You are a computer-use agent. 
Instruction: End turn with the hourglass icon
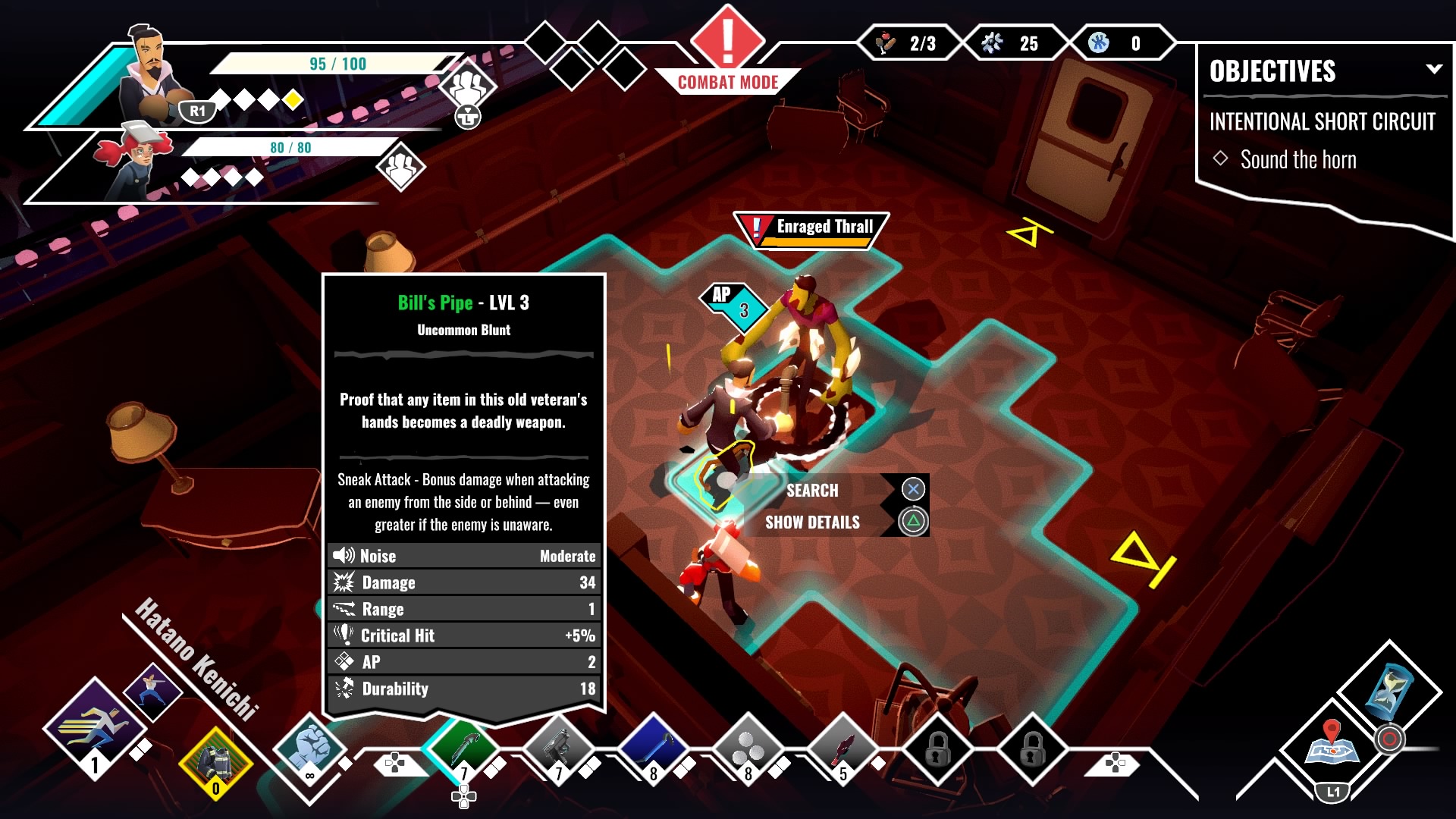tap(1389, 691)
